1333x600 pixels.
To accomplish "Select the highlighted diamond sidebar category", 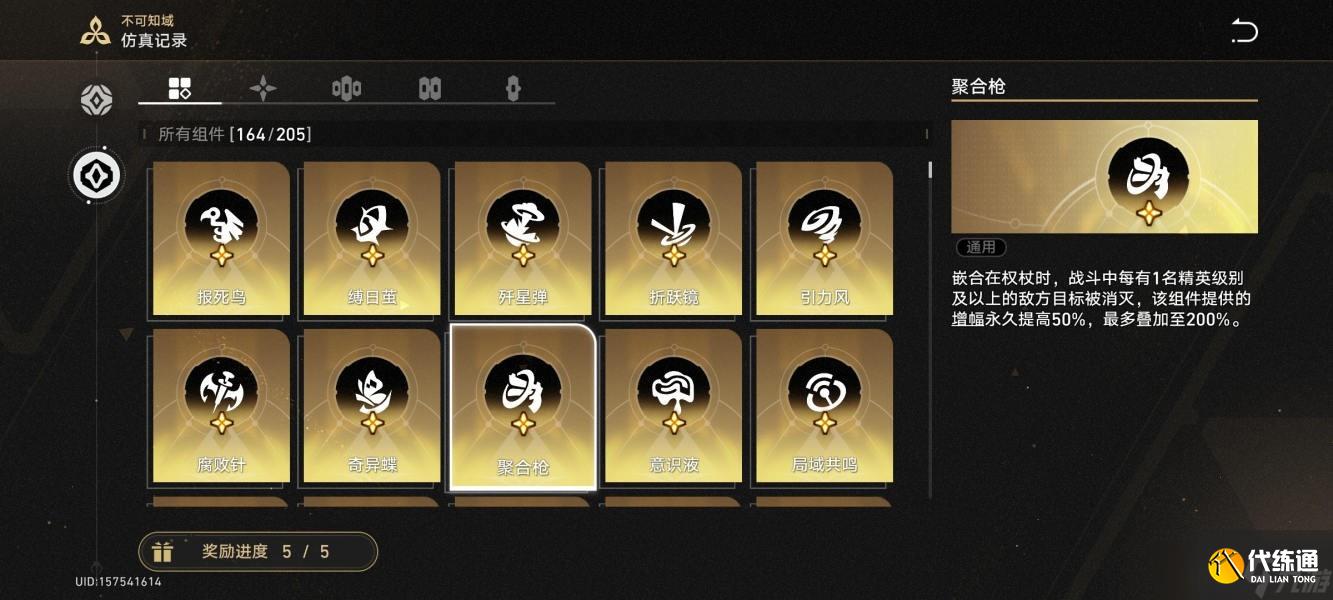I will (x=97, y=175).
